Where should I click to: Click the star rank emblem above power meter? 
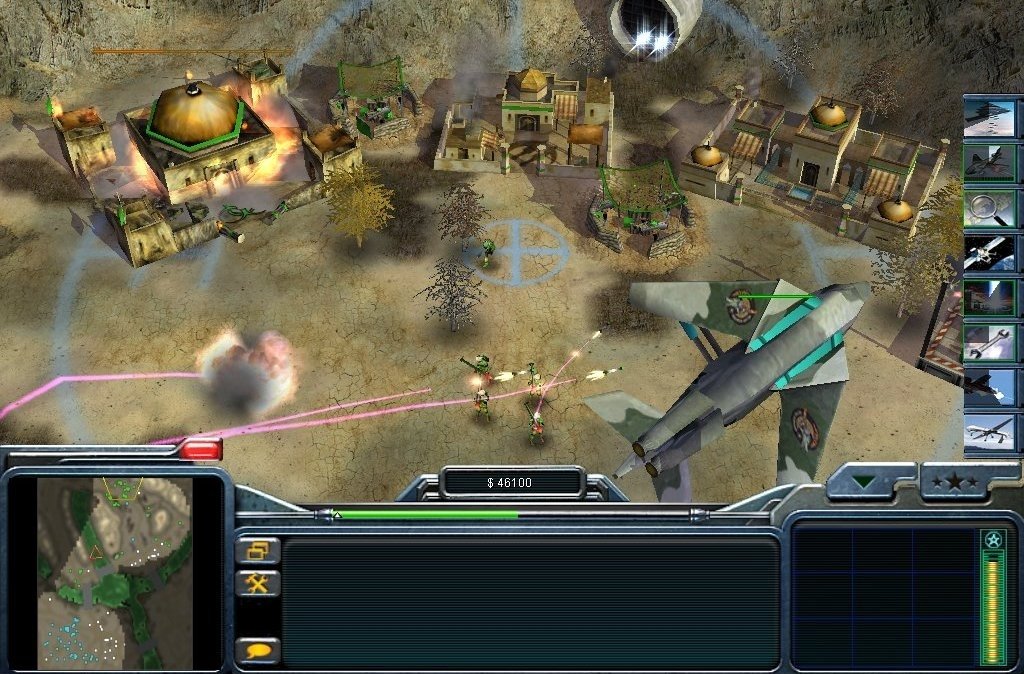click(x=992, y=540)
